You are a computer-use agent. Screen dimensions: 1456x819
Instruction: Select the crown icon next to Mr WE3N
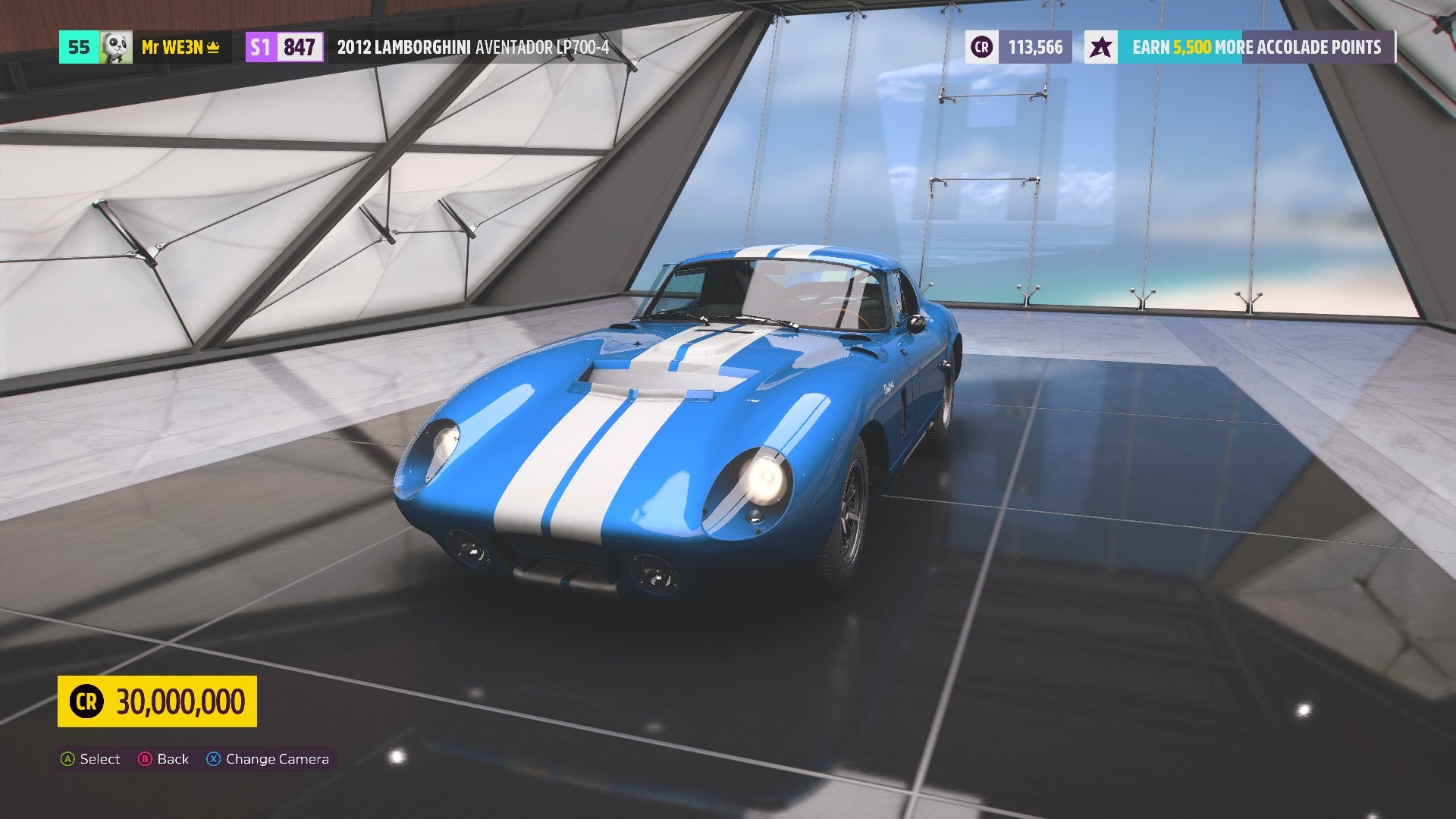coord(212,48)
